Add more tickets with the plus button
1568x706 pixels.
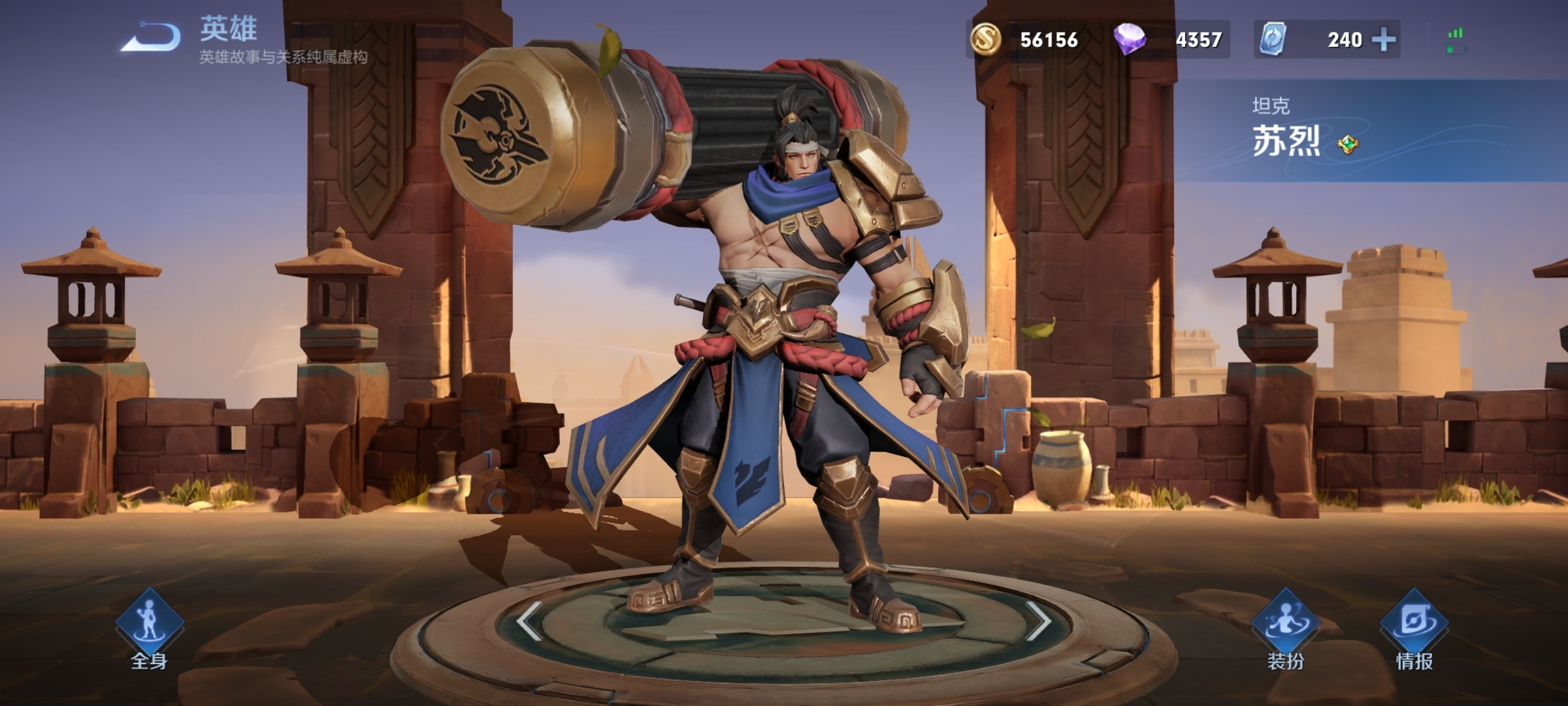[1383, 40]
